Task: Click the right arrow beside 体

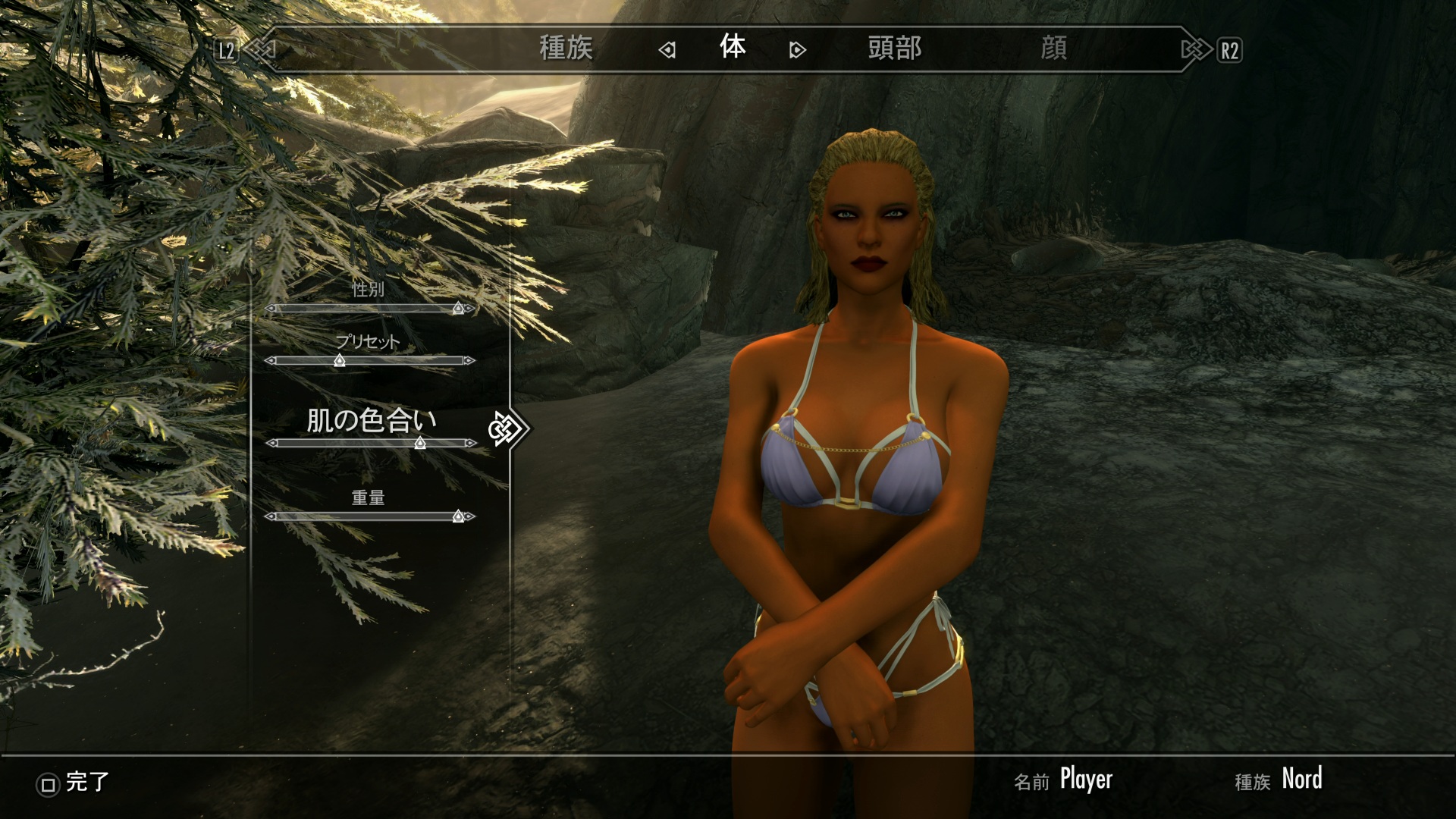Action: [x=797, y=50]
